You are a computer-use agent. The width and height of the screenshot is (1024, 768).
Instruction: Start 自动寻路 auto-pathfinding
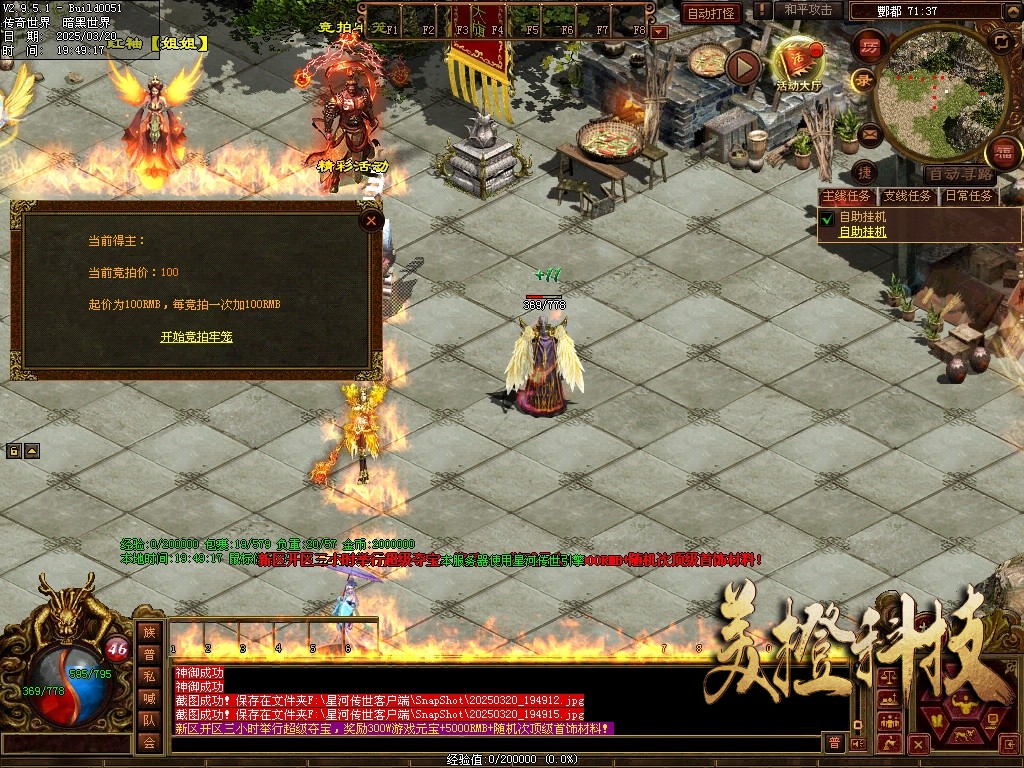pos(961,174)
